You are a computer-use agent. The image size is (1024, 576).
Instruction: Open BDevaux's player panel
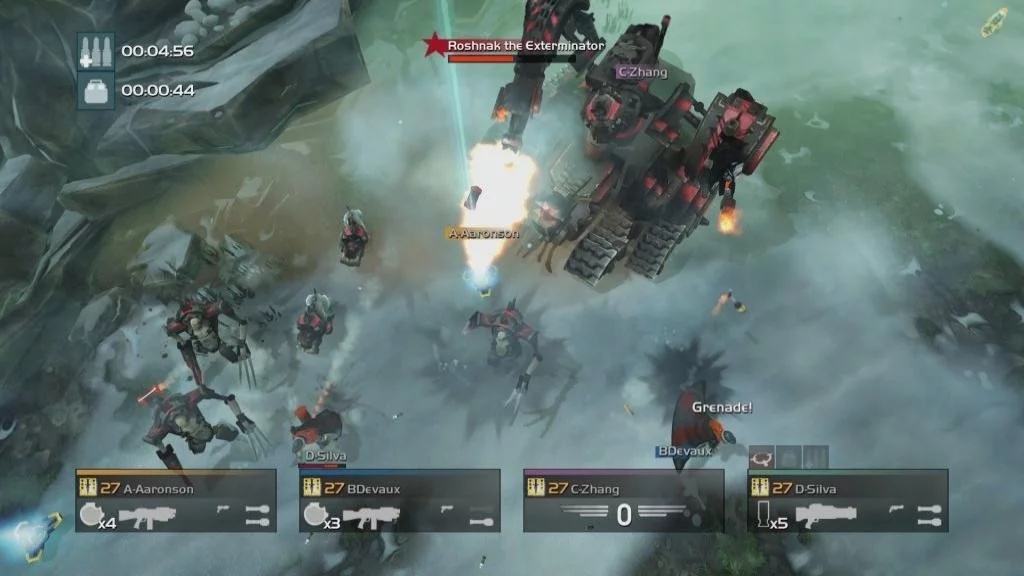point(400,500)
